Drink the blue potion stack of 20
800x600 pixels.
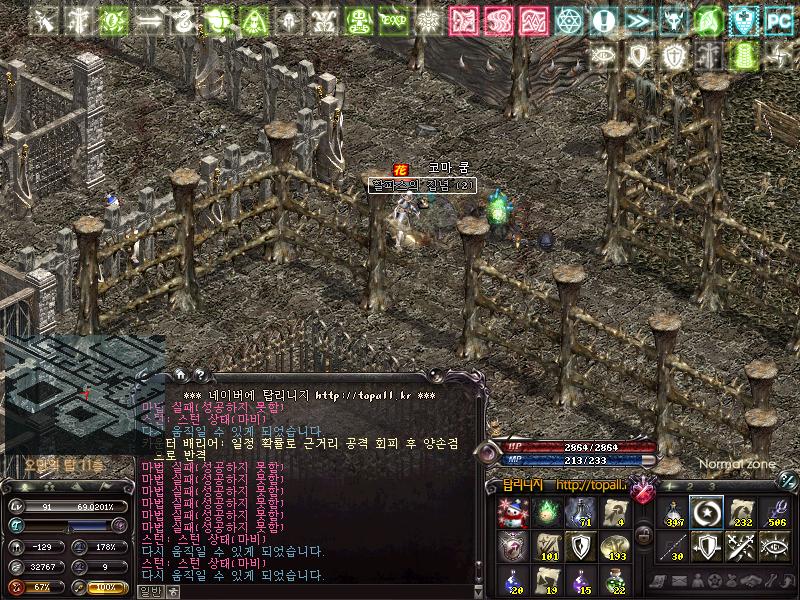tap(513, 580)
